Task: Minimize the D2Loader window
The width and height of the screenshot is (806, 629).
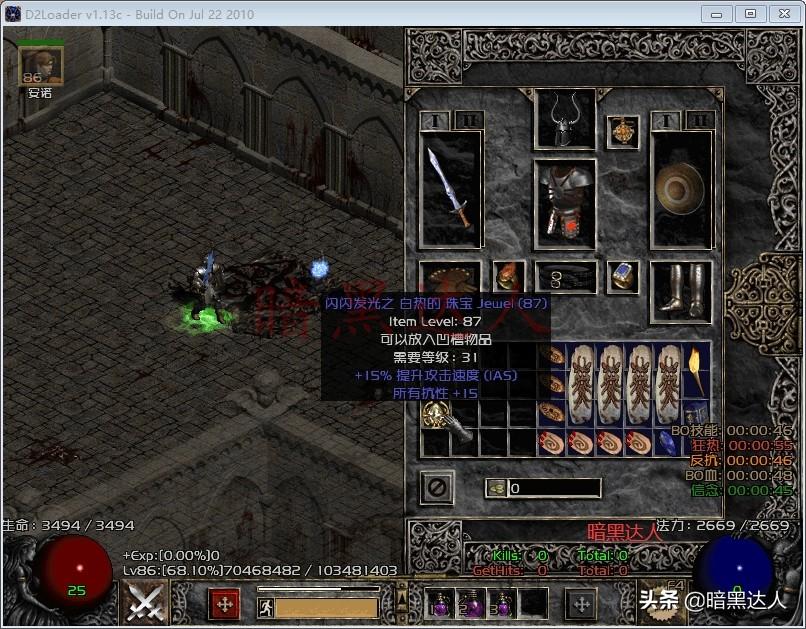Action: 716,14
